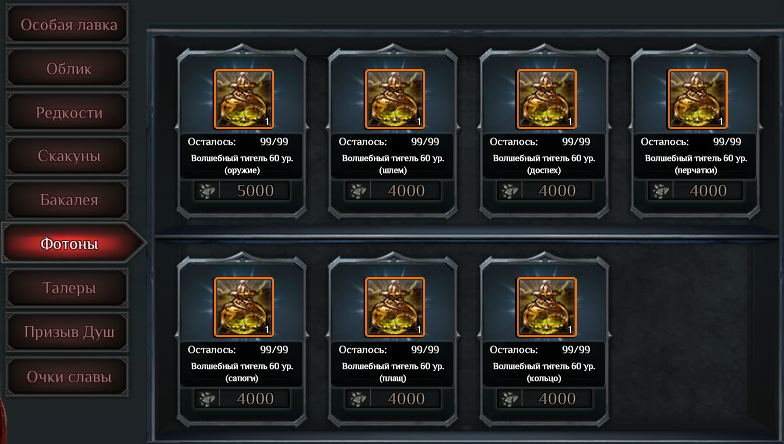784x444 pixels.
Task: Select the Редкости category
Action: tap(68, 112)
